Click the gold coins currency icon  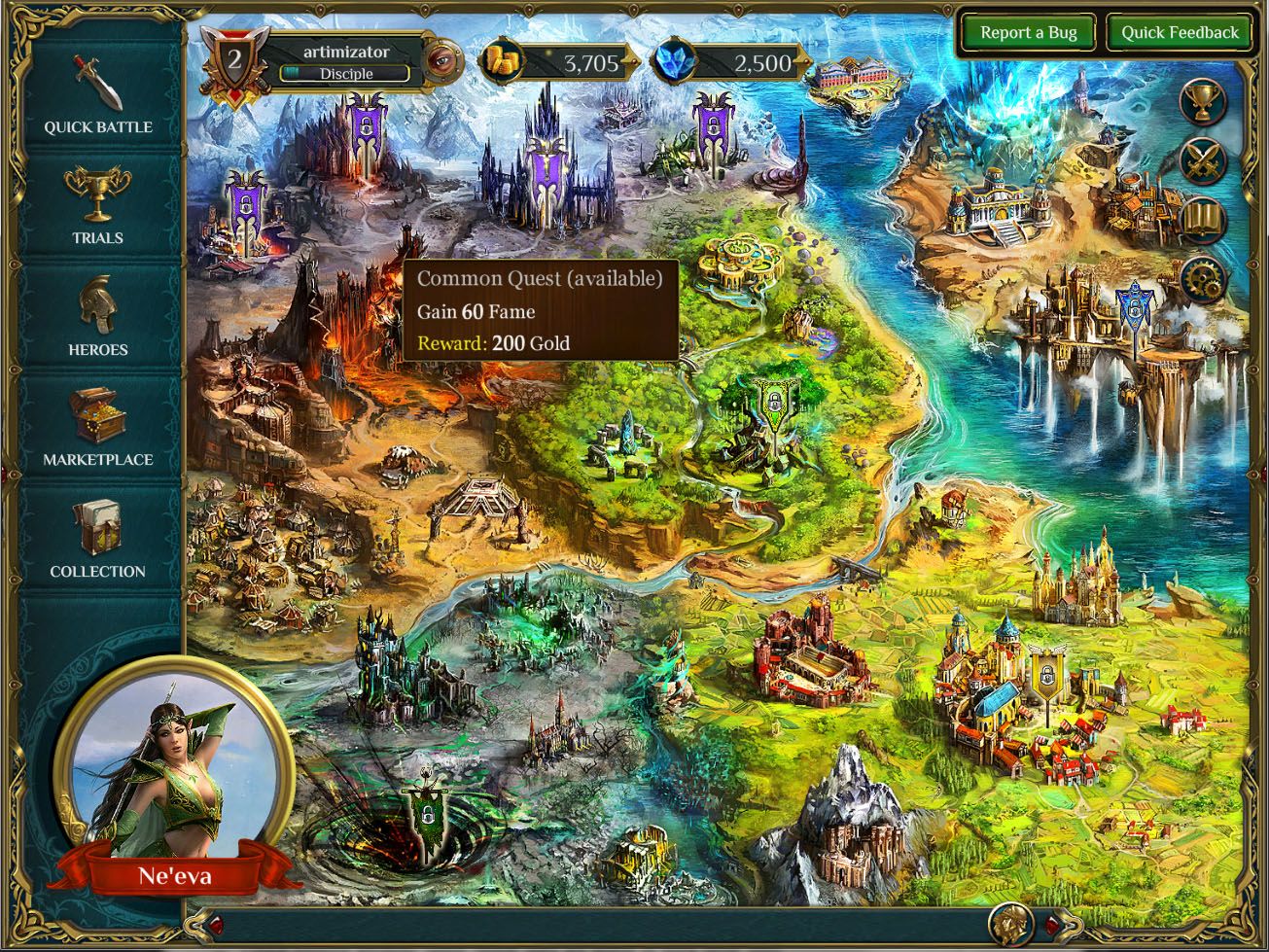coord(502,60)
